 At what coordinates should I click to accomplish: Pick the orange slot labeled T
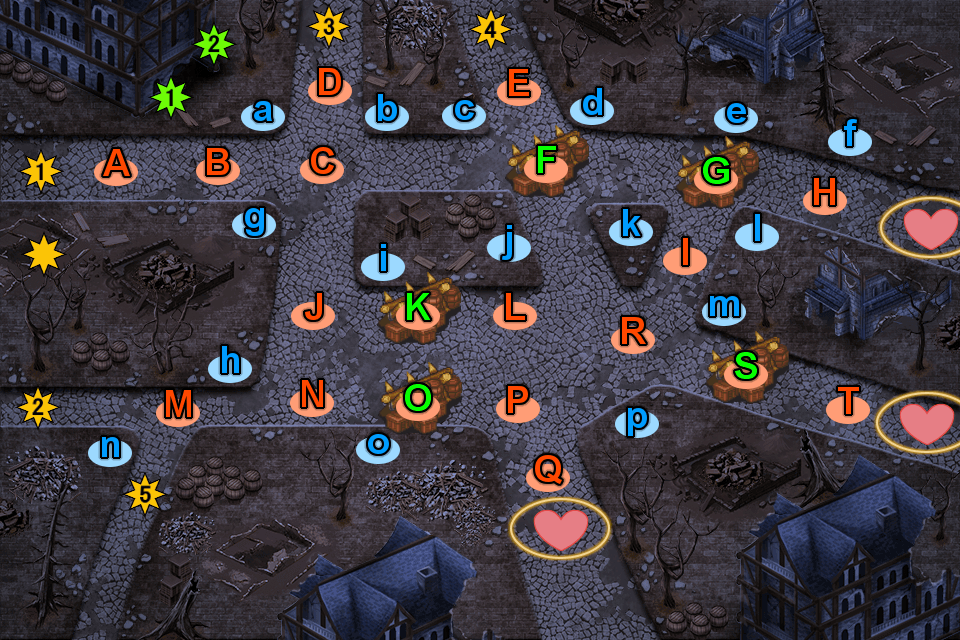pyautogui.click(x=848, y=406)
